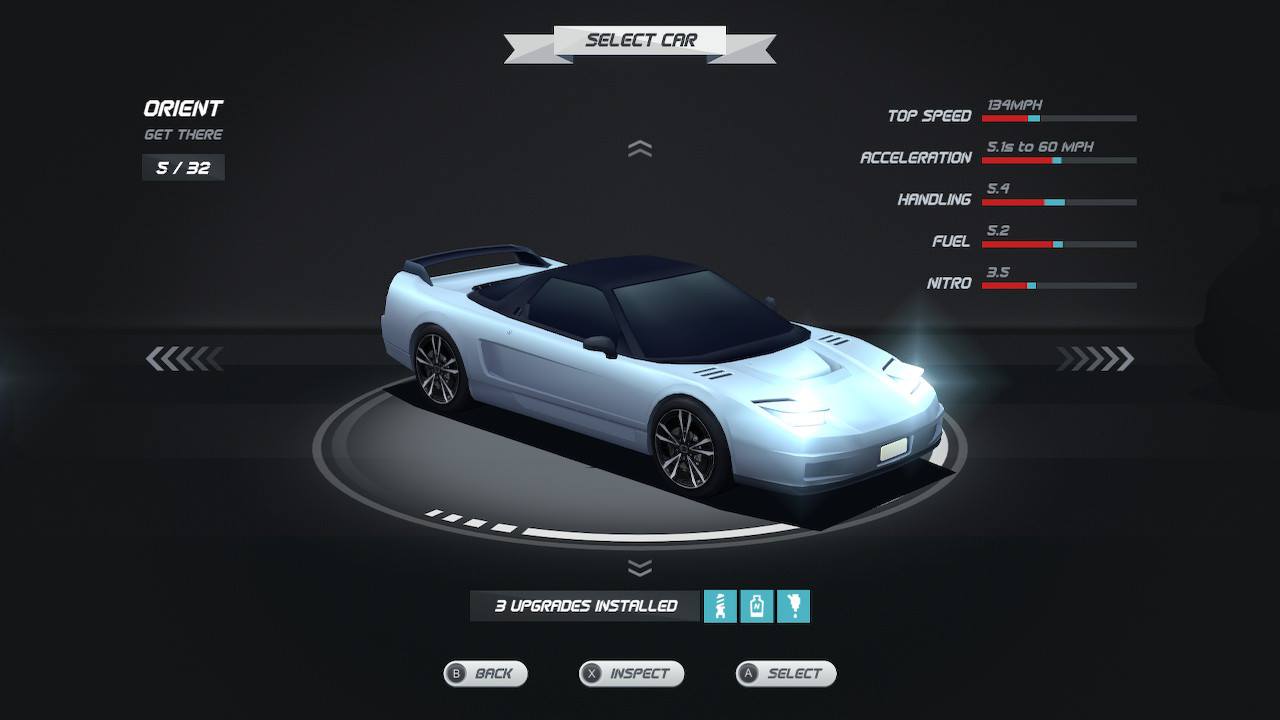Go to the previous car with left chevrons
Image resolution: width=1280 pixels, height=720 pixels.
click(x=183, y=358)
